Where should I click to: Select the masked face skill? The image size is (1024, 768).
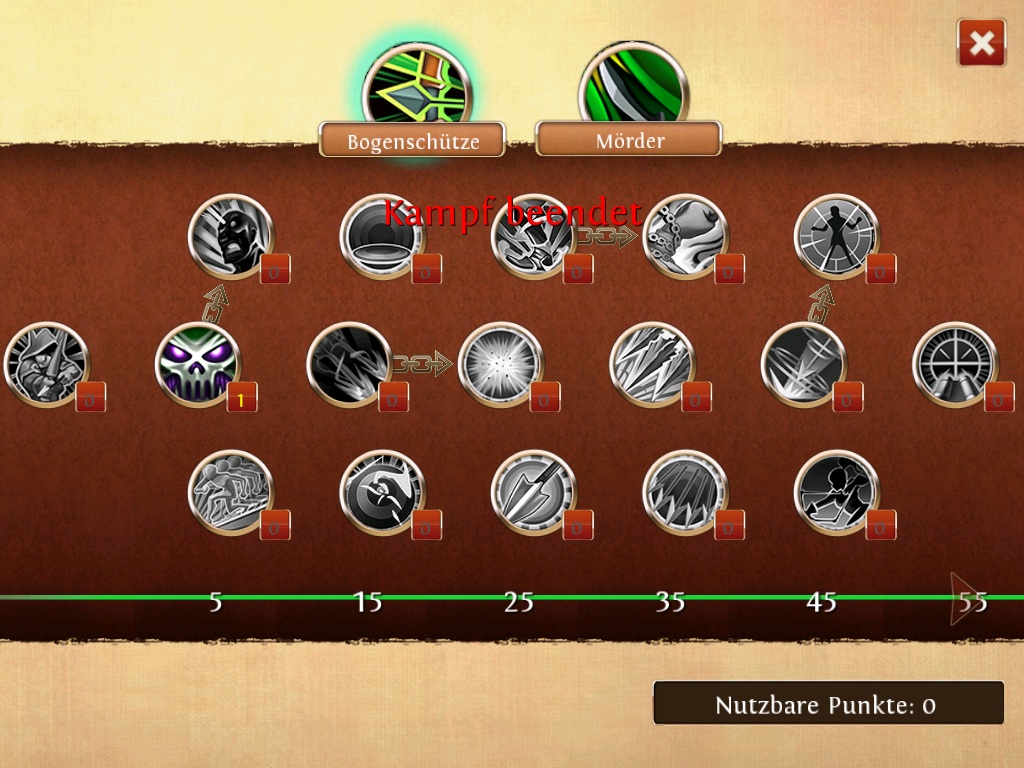(x=230, y=236)
